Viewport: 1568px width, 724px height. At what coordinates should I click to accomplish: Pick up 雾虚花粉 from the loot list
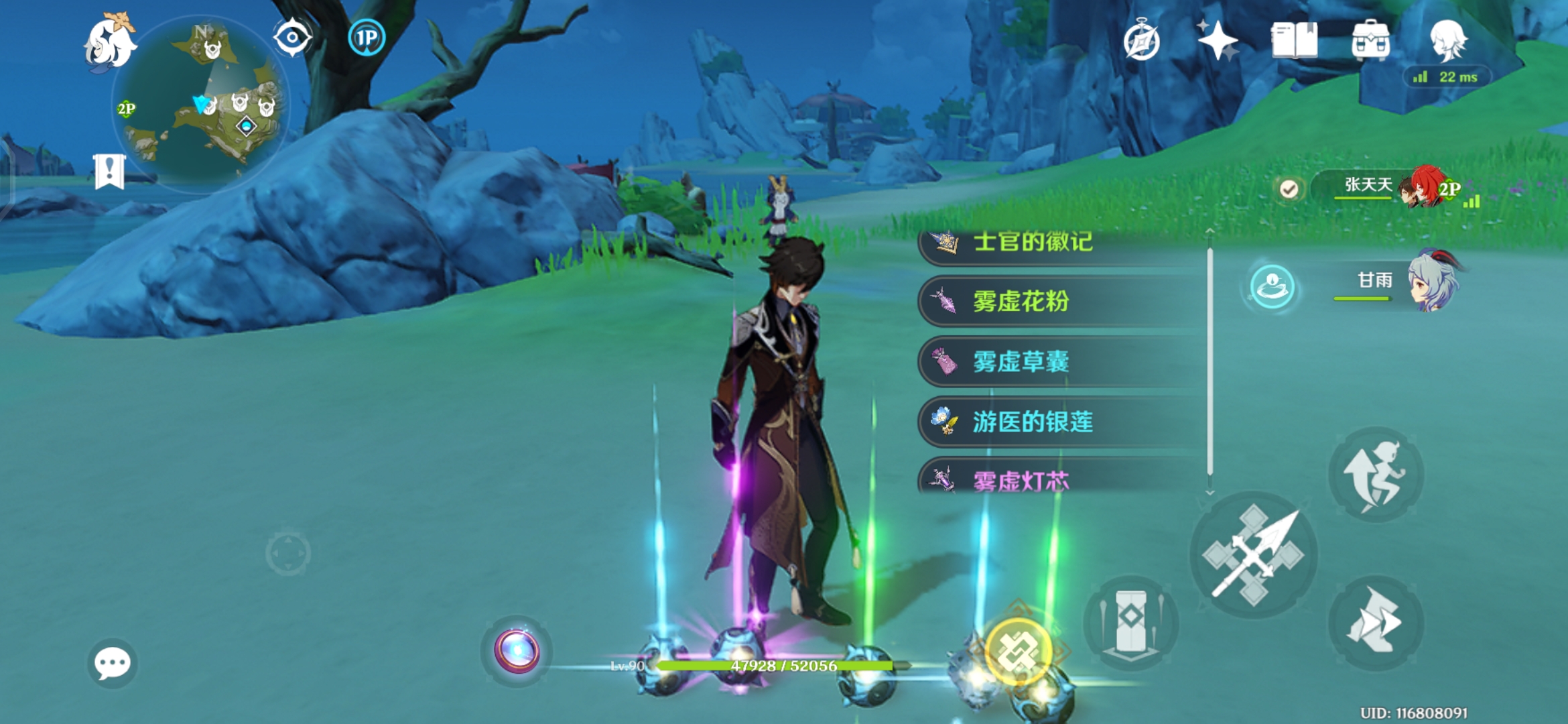coord(1059,302)
